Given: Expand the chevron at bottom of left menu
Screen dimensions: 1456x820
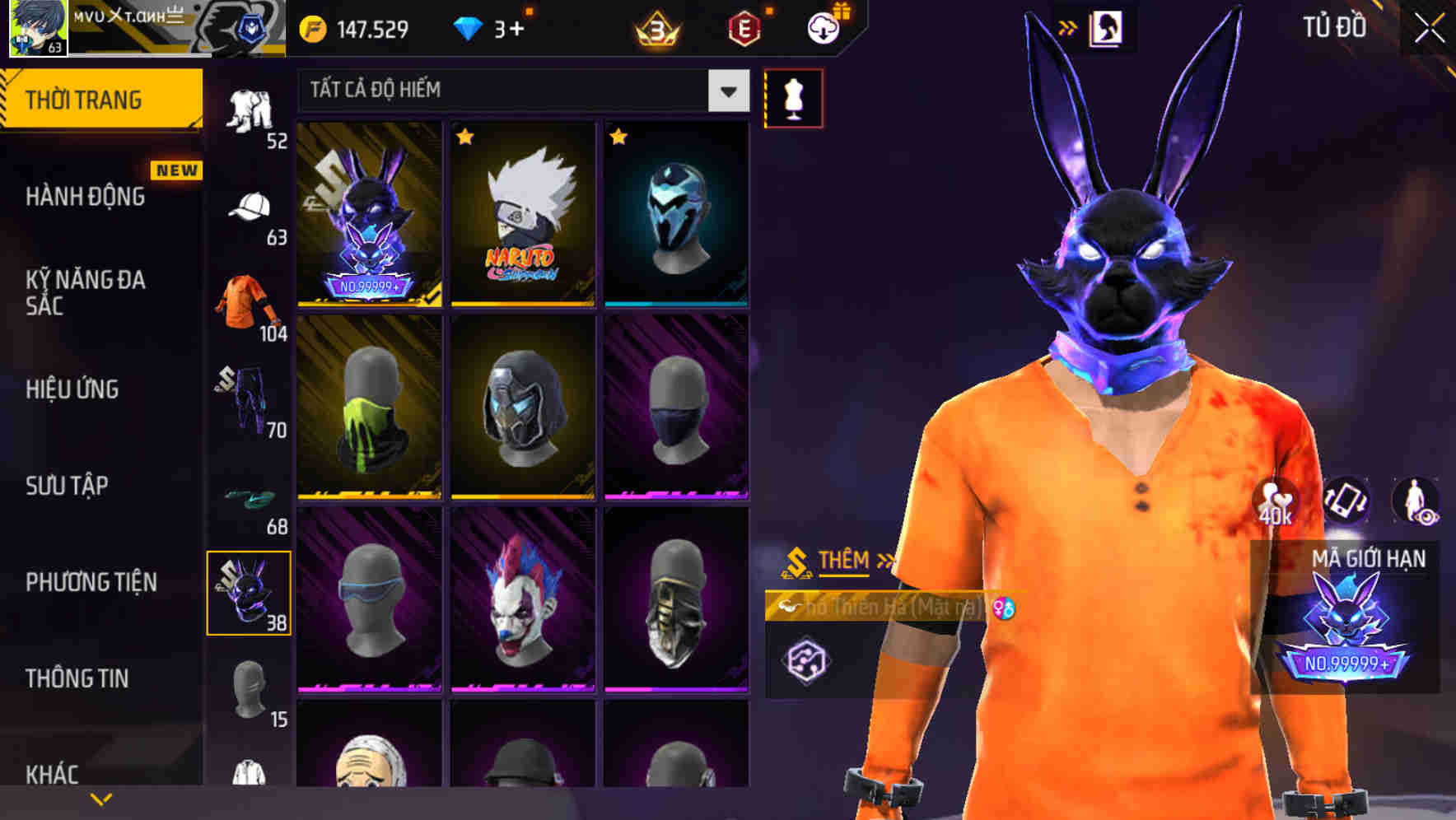Looking at the screenshot, I should (x=100, y=798).
